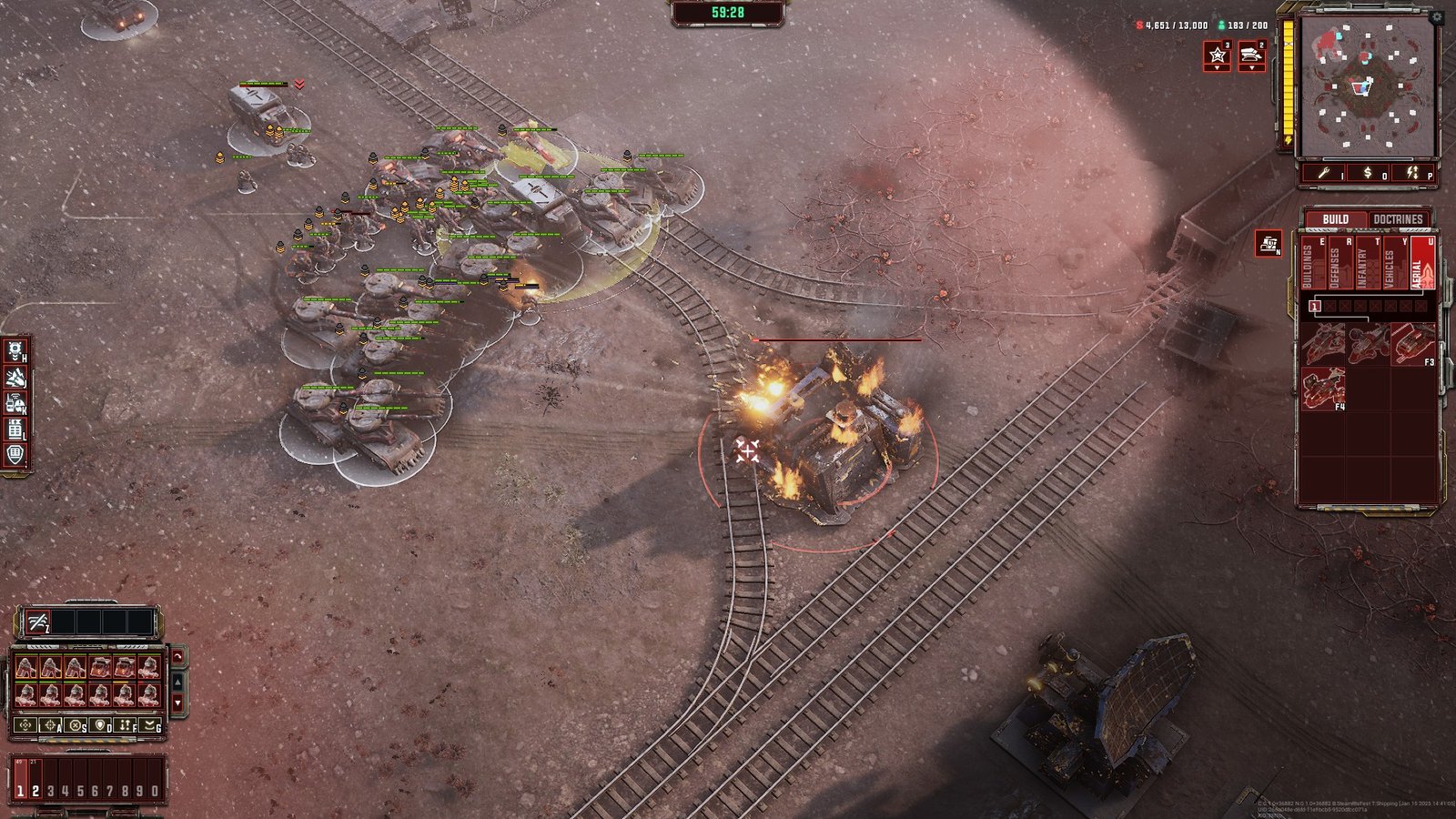Click the yellow resource gauge left of the minimap
1456x819 pixels.
pyautogui.click(x=1287, y=77)
